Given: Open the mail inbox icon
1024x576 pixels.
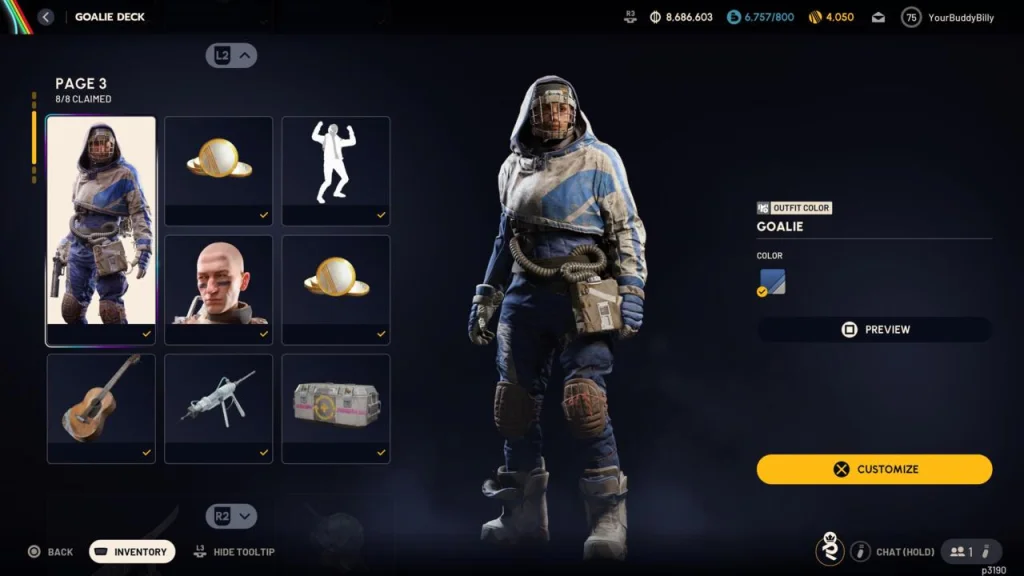Looking at the screenshot, I should [878, 17].
